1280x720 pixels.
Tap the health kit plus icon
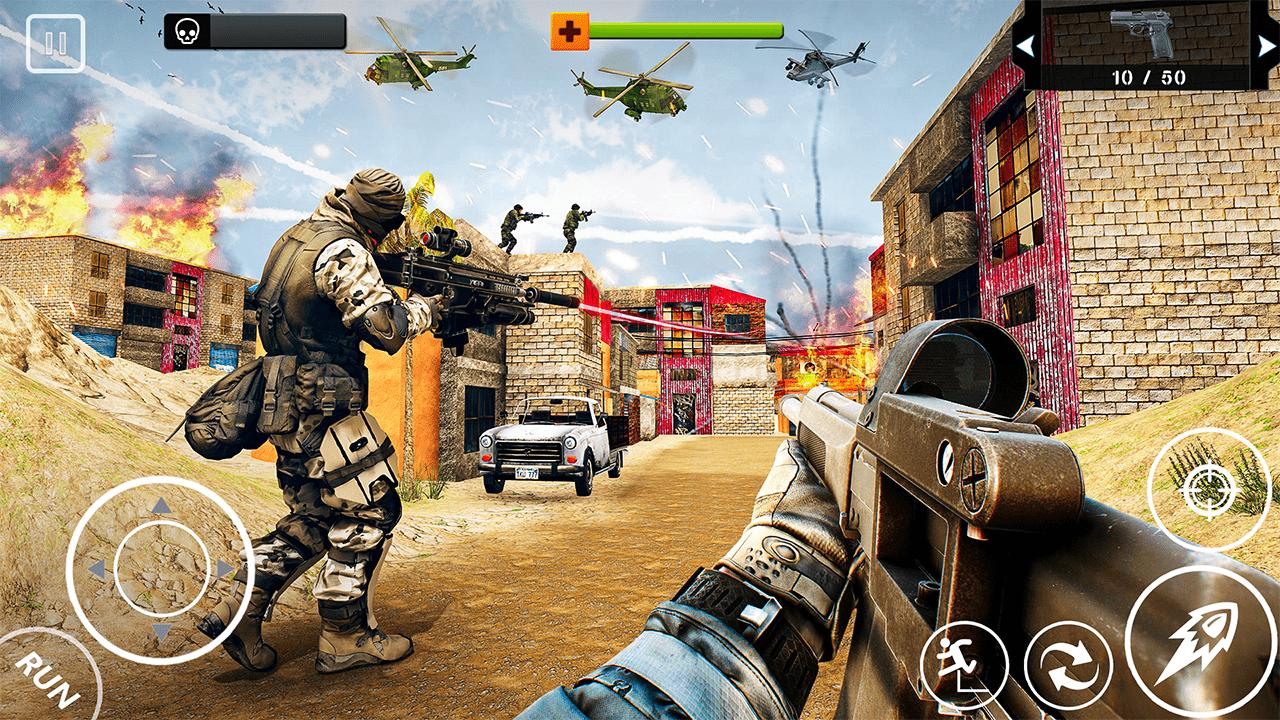(x=568, y=29)
